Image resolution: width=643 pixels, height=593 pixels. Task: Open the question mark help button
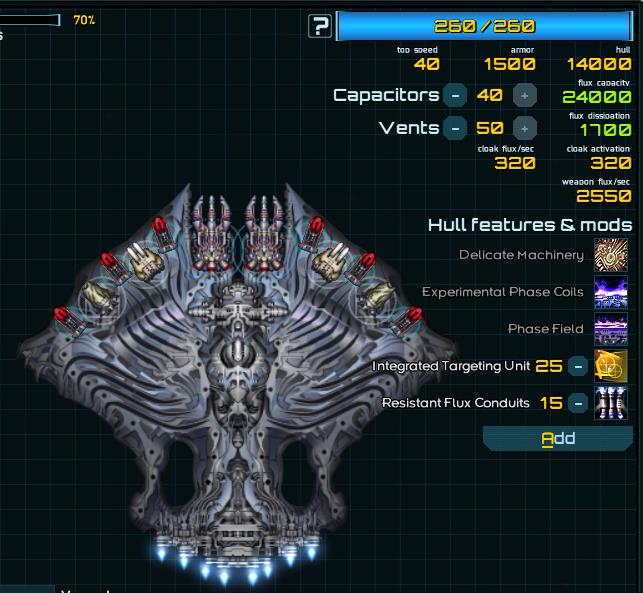pyautogui.click(x=320, y=26)
